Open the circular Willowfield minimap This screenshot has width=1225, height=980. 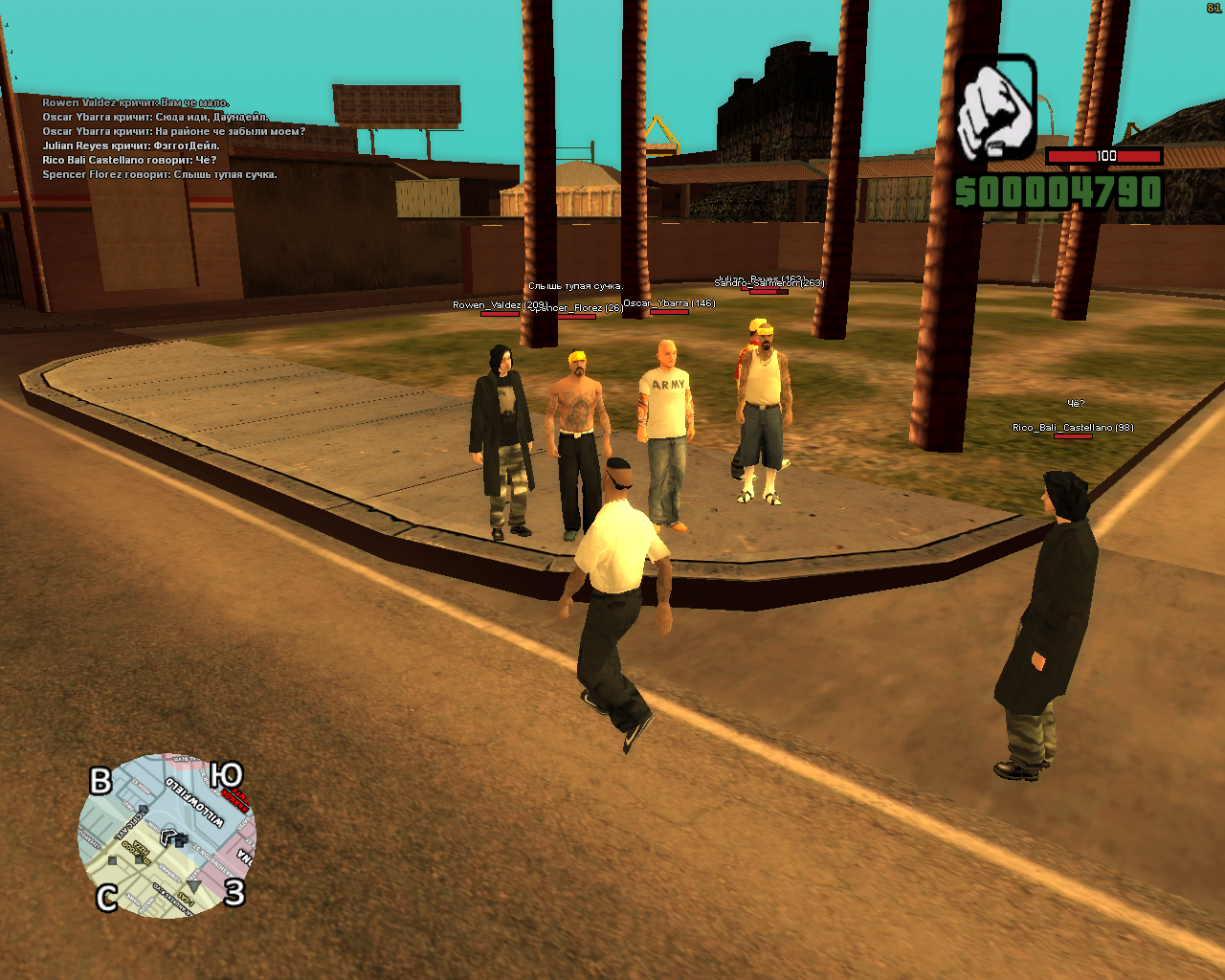(x=167, y=835)
